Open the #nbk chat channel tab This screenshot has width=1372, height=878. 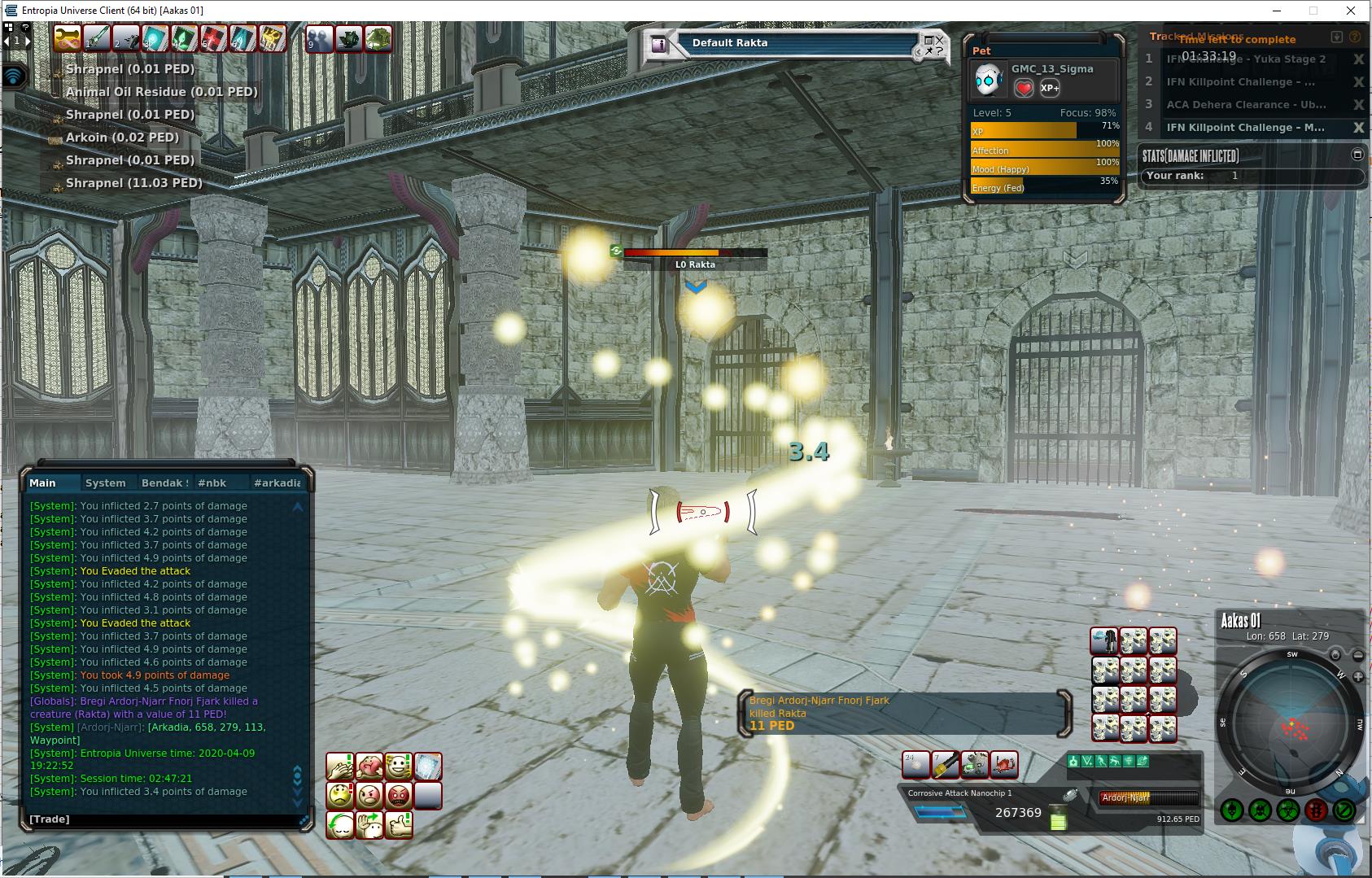click(x=212, y=483)
